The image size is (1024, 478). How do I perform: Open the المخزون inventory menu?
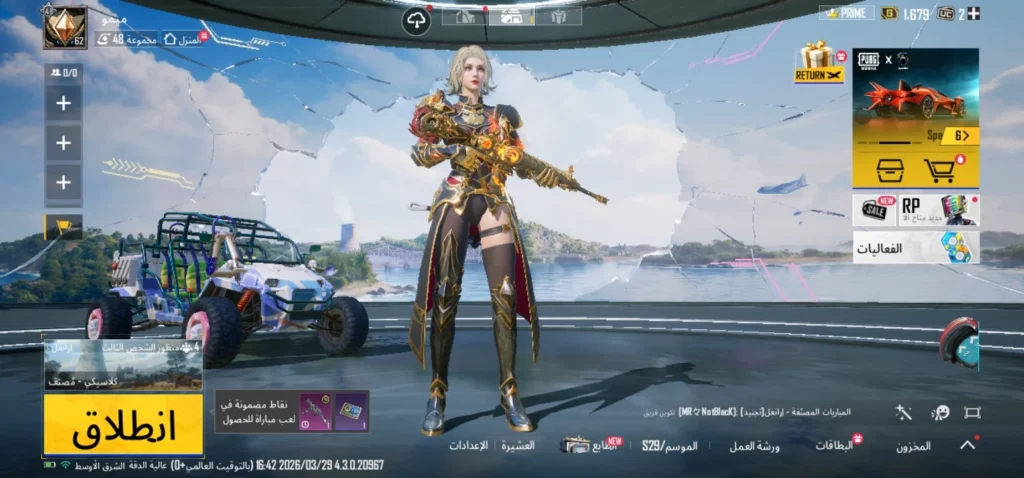coord(913,446)
